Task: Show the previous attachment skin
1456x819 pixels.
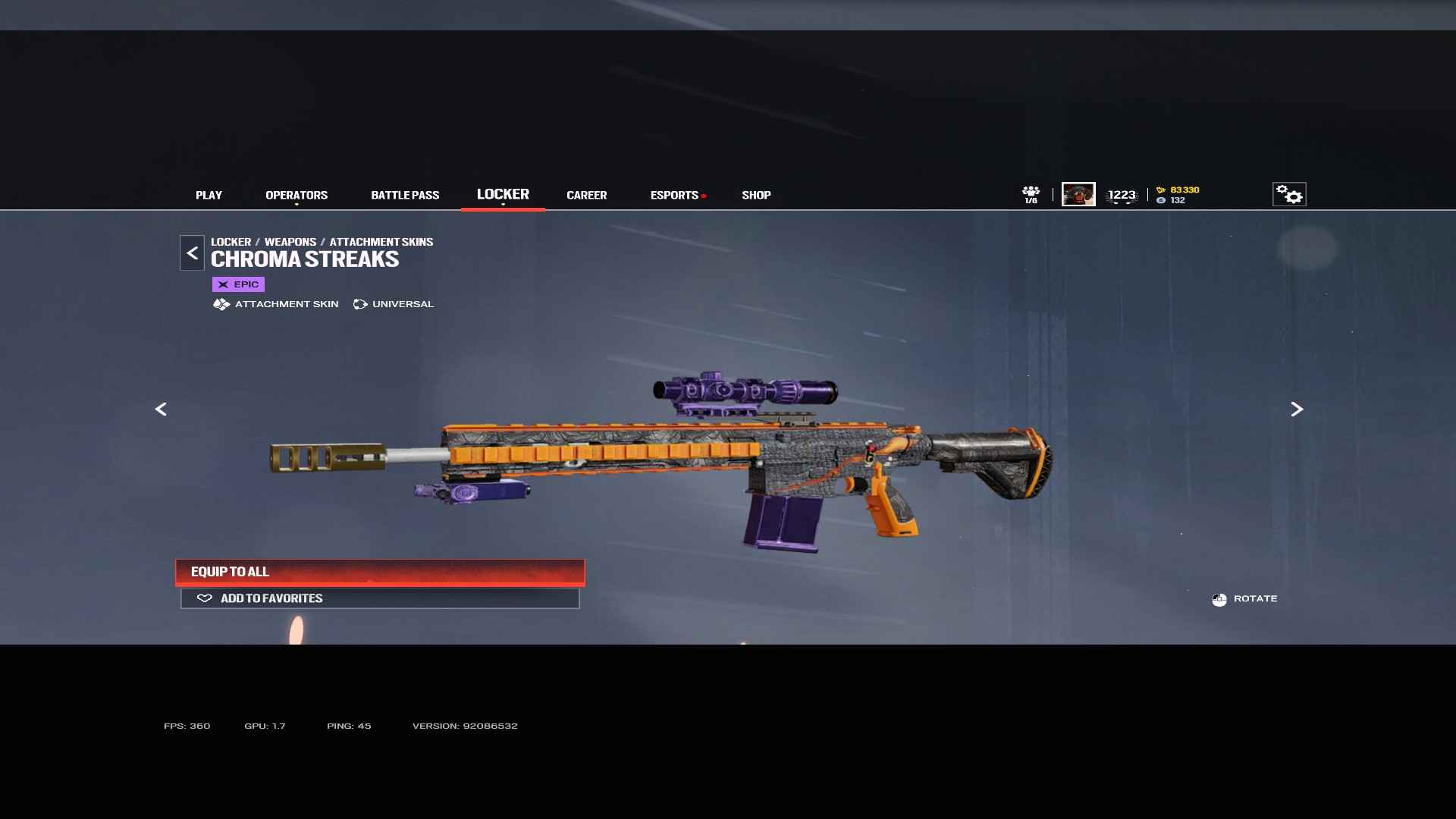Action: click(161, 409)
